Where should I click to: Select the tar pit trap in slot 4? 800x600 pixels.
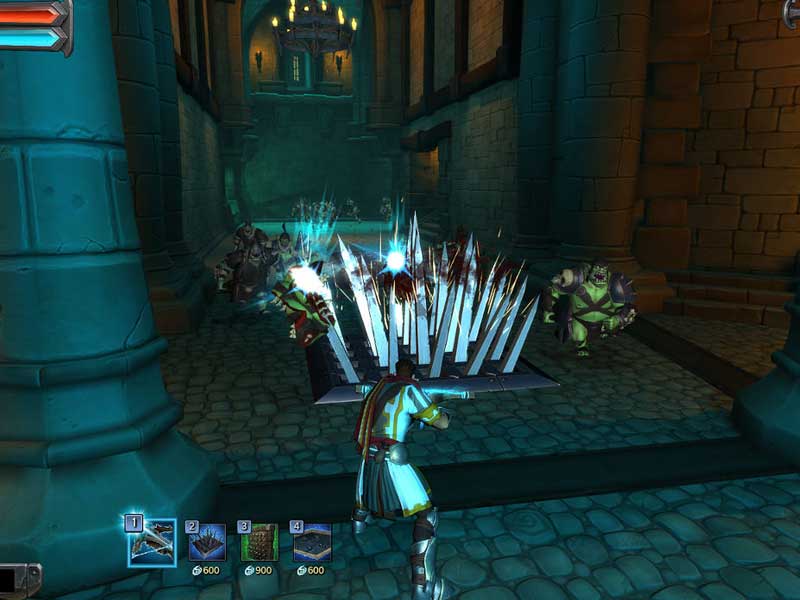312,543
